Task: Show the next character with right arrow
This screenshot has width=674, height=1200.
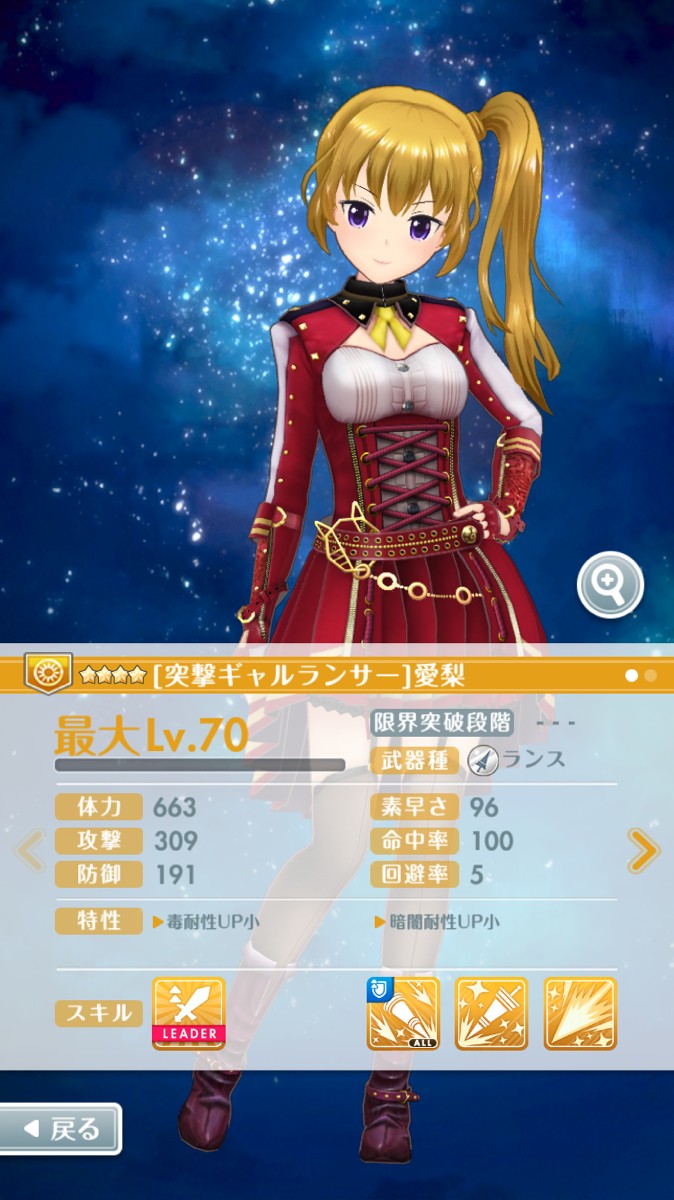Action: pyautogui.click(x=642, y=851)
